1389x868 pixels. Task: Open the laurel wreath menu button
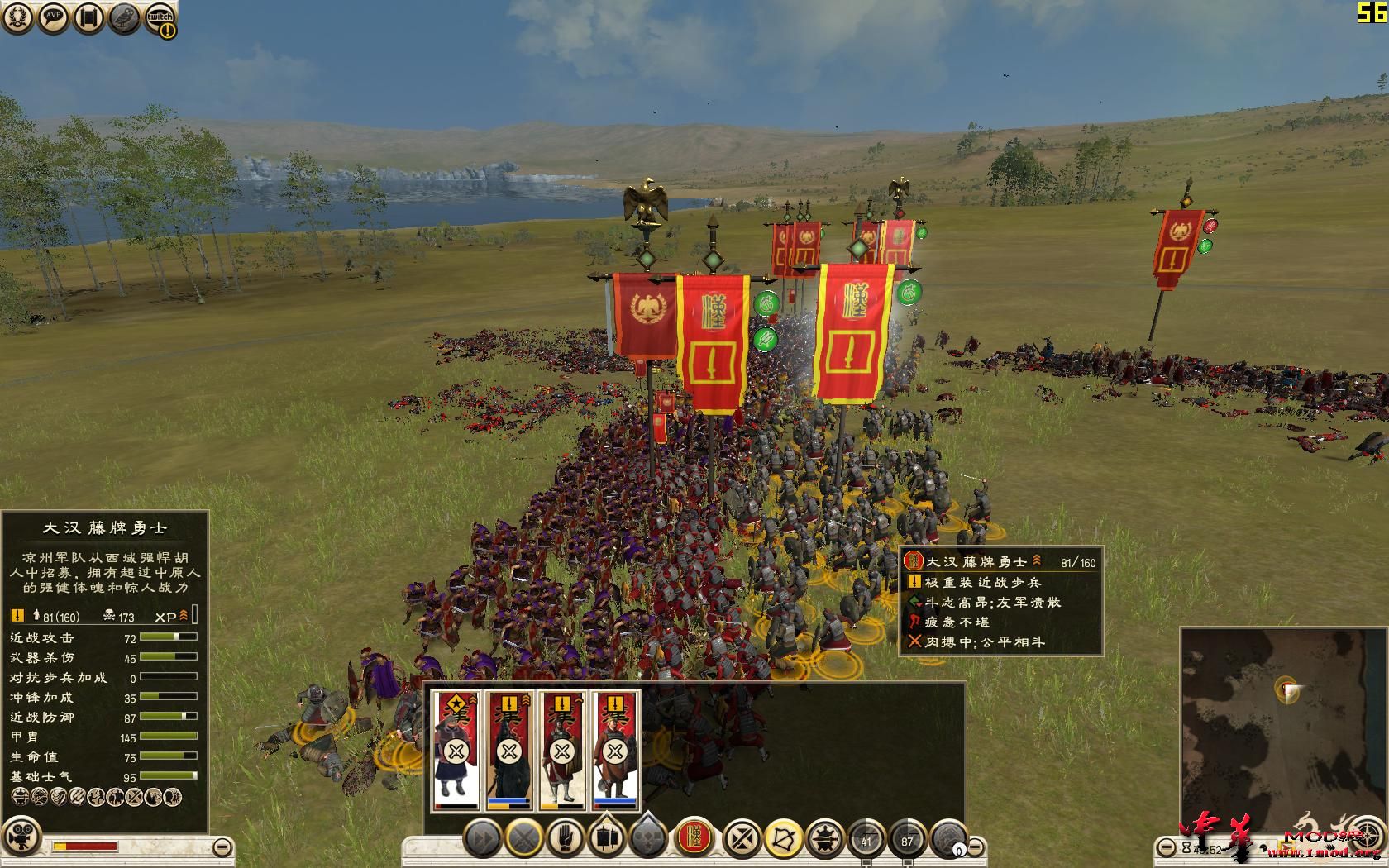pos(19,18)
